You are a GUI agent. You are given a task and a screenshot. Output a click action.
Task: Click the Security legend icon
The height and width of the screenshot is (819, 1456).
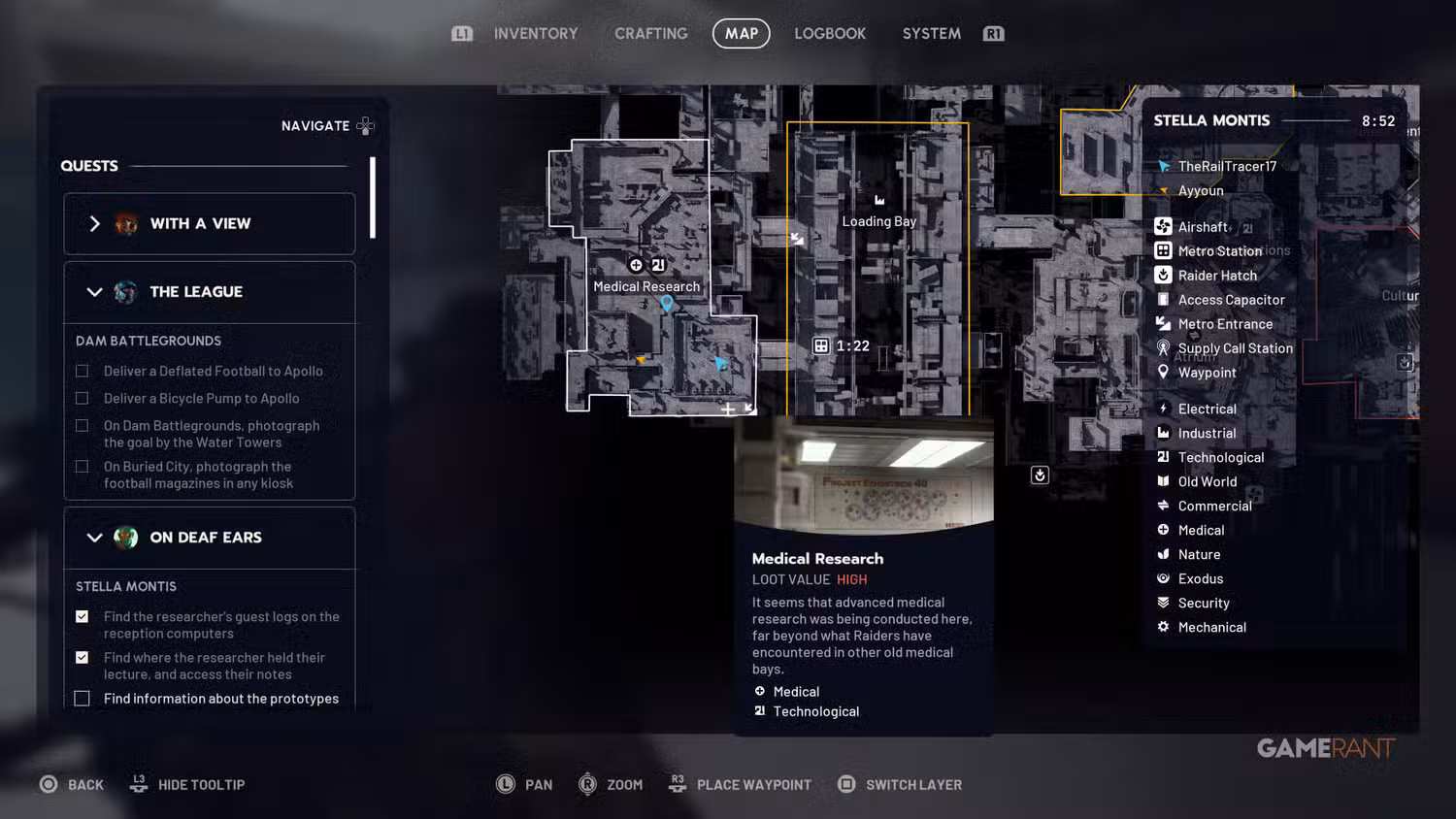1164,603
